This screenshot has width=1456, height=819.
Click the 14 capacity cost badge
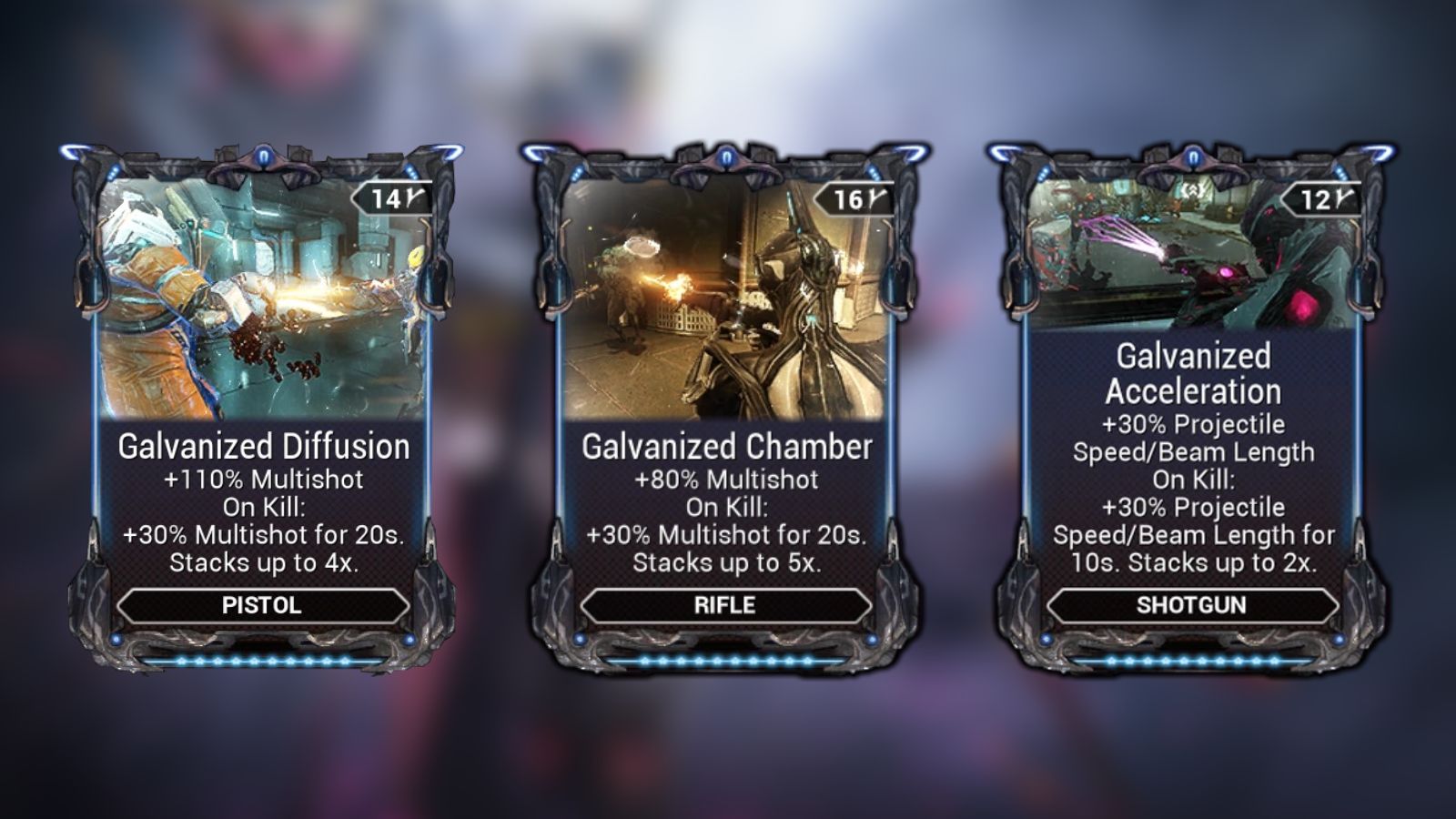pyautogui.click(x=385, y=198)
